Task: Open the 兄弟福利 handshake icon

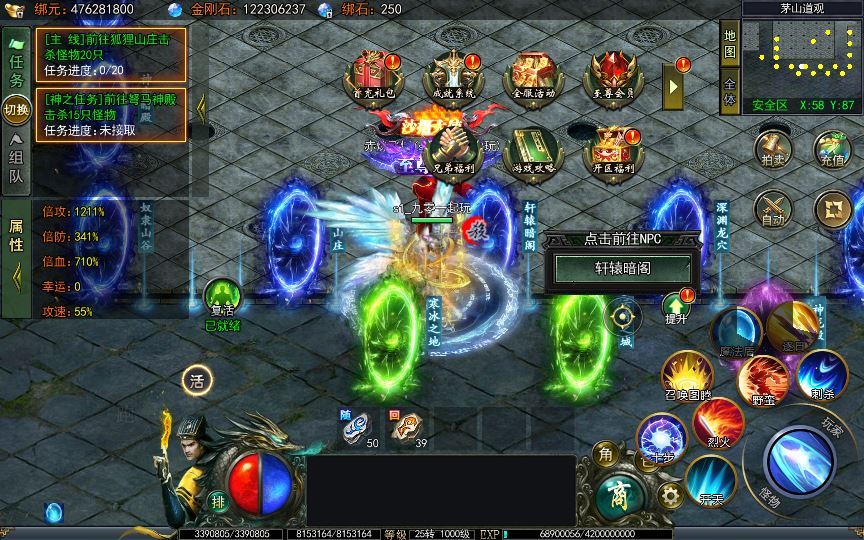Action: [452, 150]
